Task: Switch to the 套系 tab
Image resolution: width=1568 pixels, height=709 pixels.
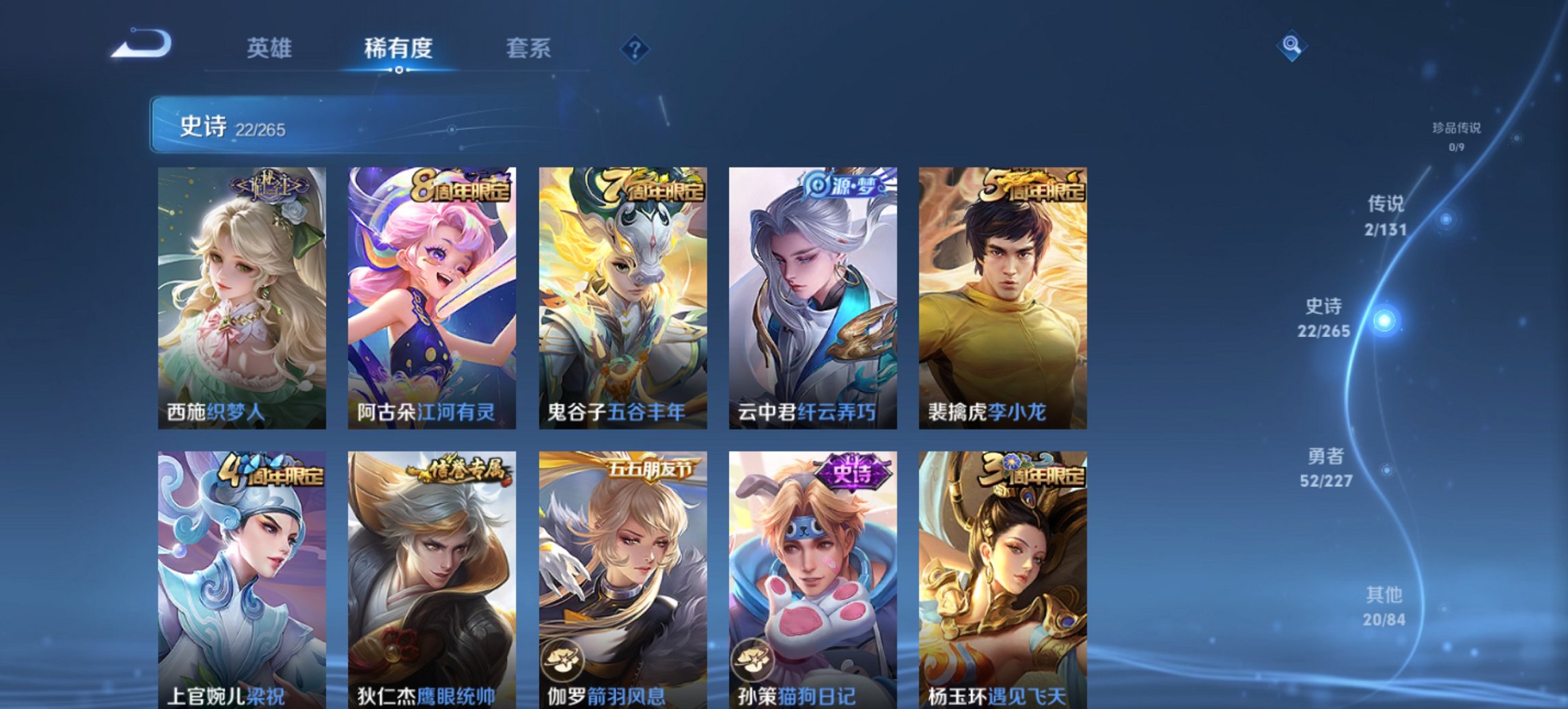Action: pos(529,49)
